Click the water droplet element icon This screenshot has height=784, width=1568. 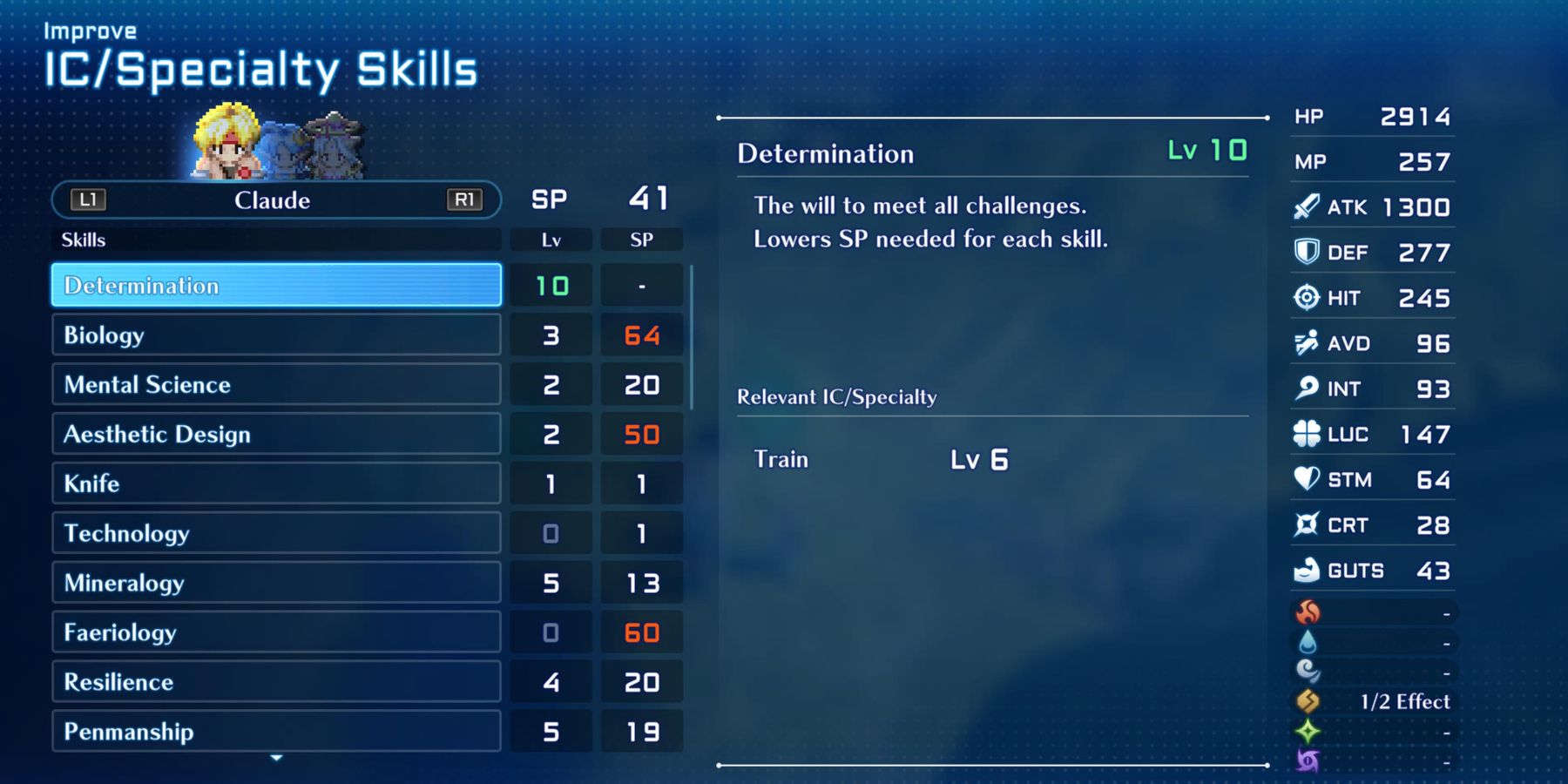coord(1309,642)
